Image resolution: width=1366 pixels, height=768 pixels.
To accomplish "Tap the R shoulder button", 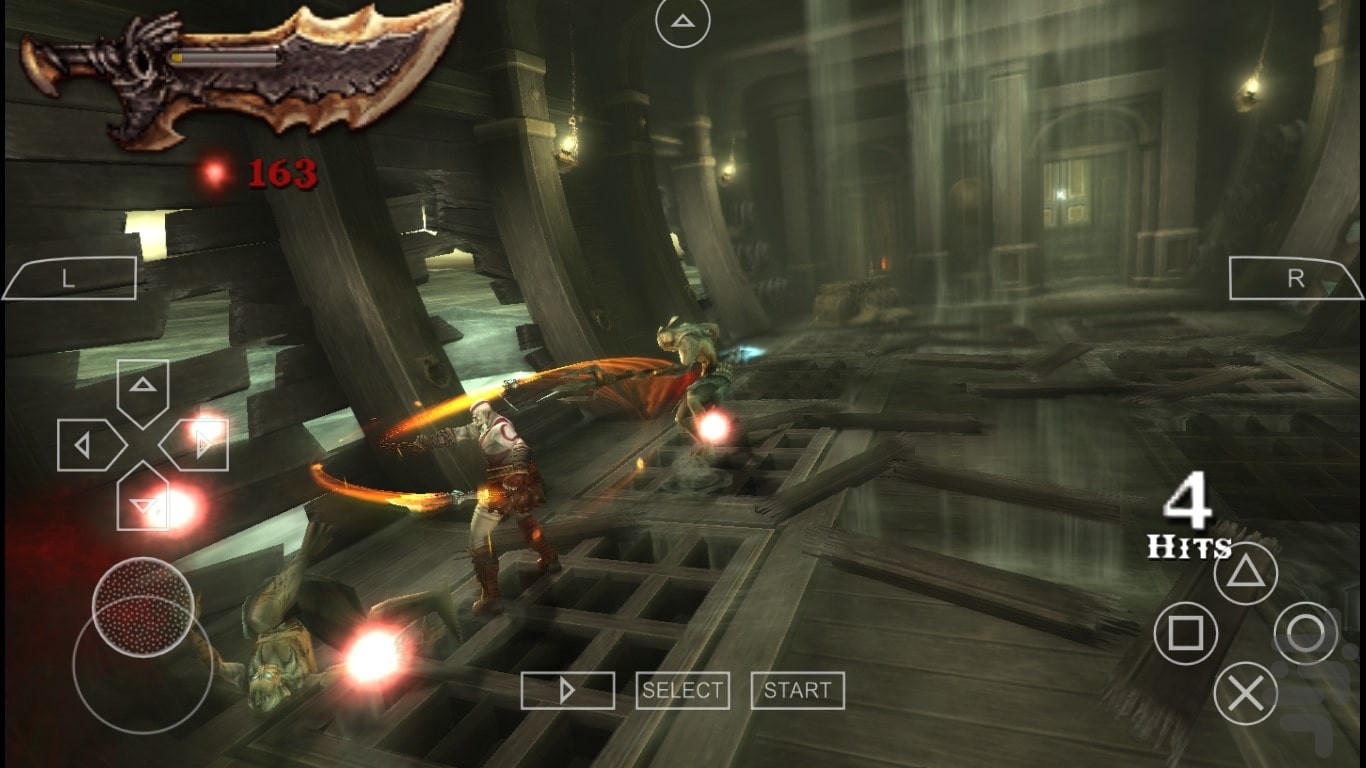I will pos(1295,278).
